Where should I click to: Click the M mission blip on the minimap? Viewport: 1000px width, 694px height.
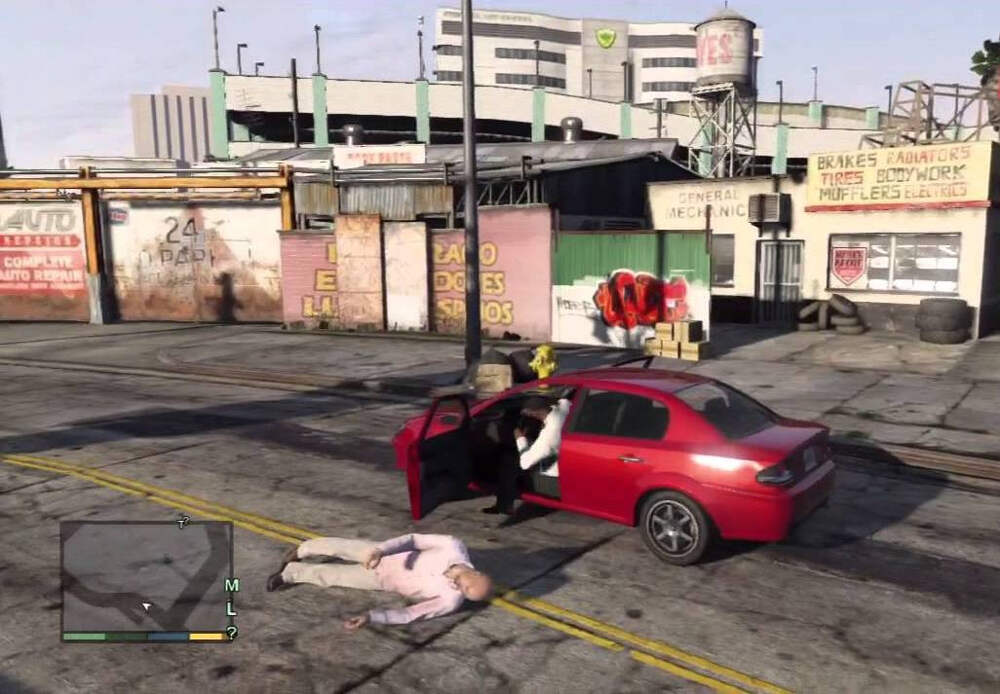232,586
